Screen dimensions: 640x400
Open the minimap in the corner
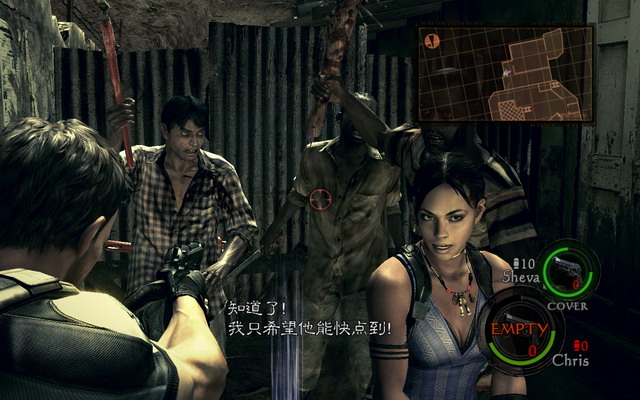tap(506, 73)
